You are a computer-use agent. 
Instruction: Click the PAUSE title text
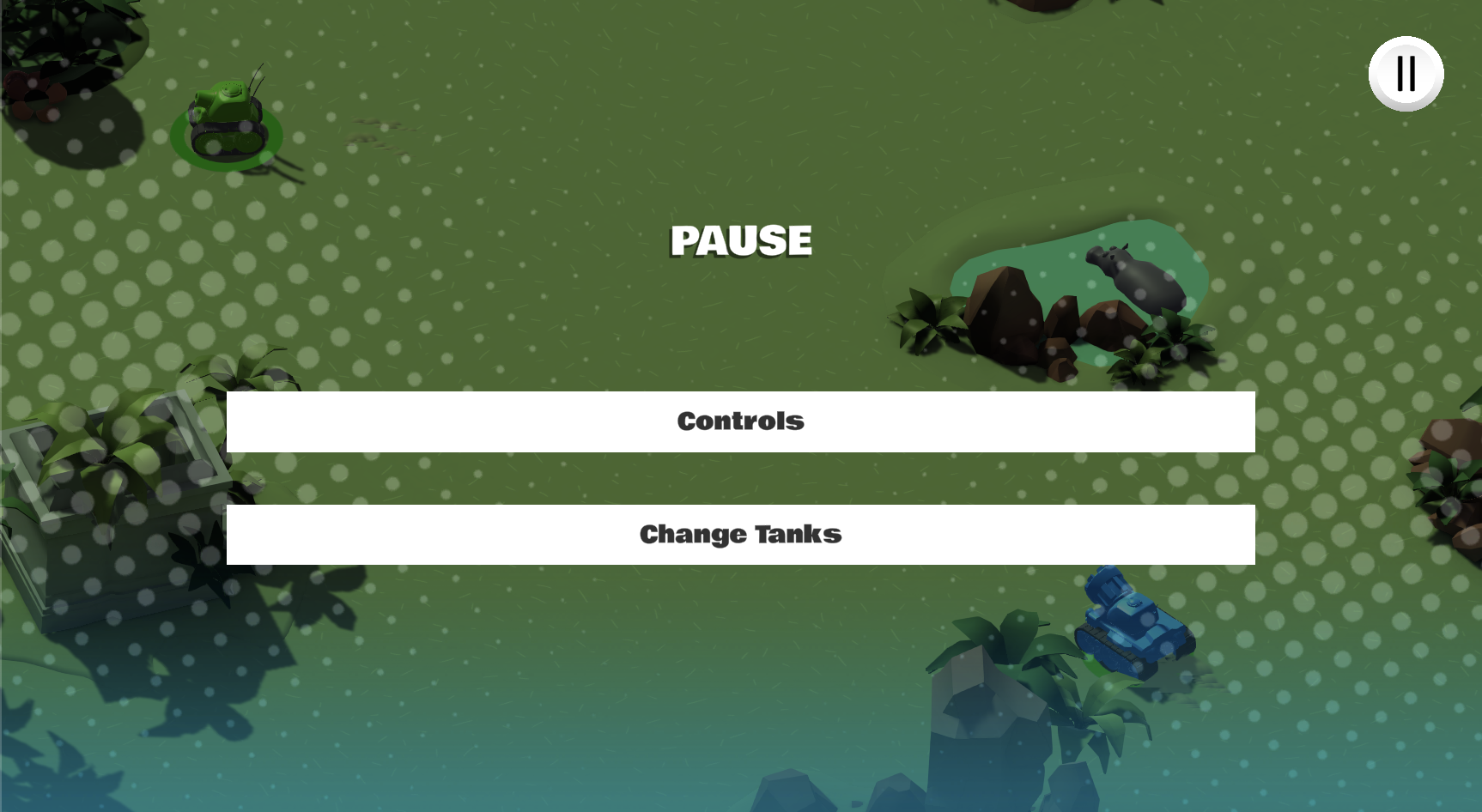(740, 241)
